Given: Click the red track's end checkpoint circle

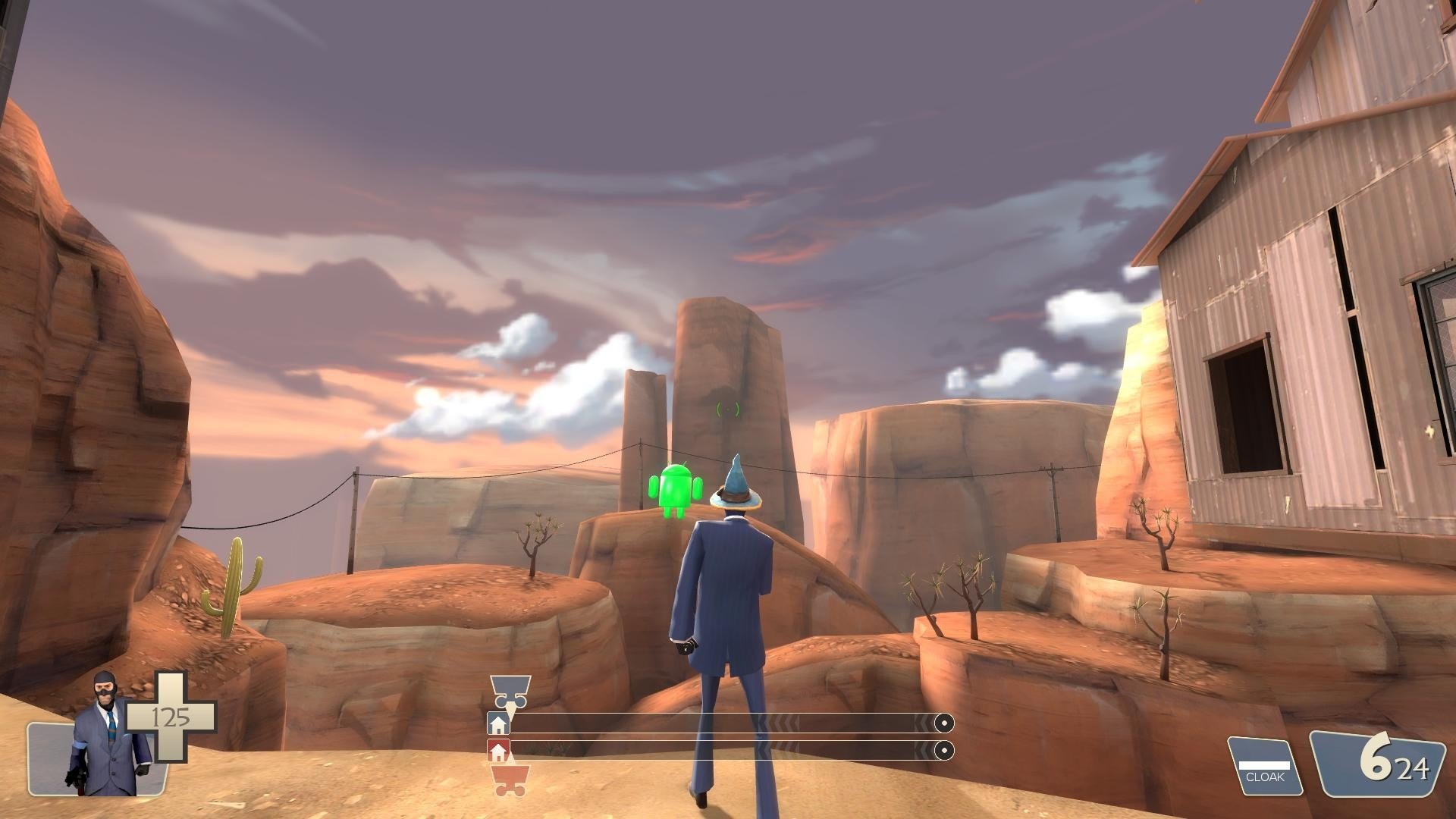Looking at the screenshot, I should (x=943, y=751).
